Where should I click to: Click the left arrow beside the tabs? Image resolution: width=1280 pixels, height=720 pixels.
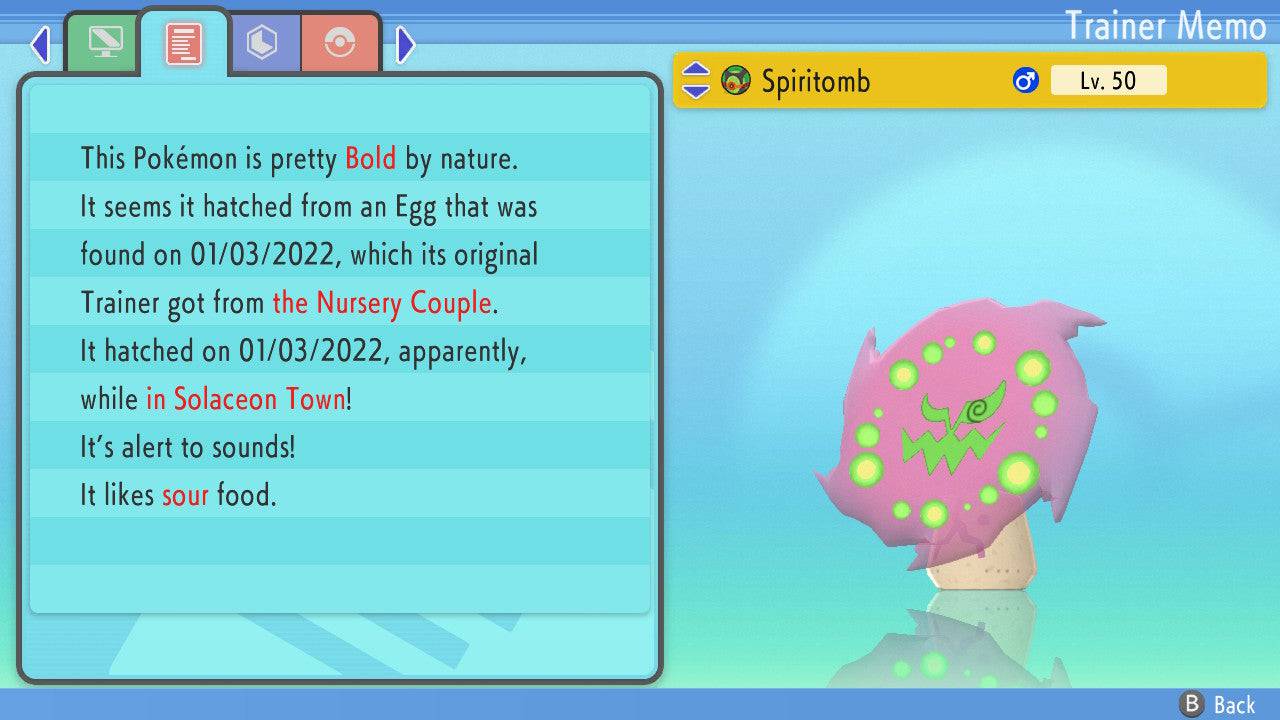pyautogui.click(x=41, y=44)
